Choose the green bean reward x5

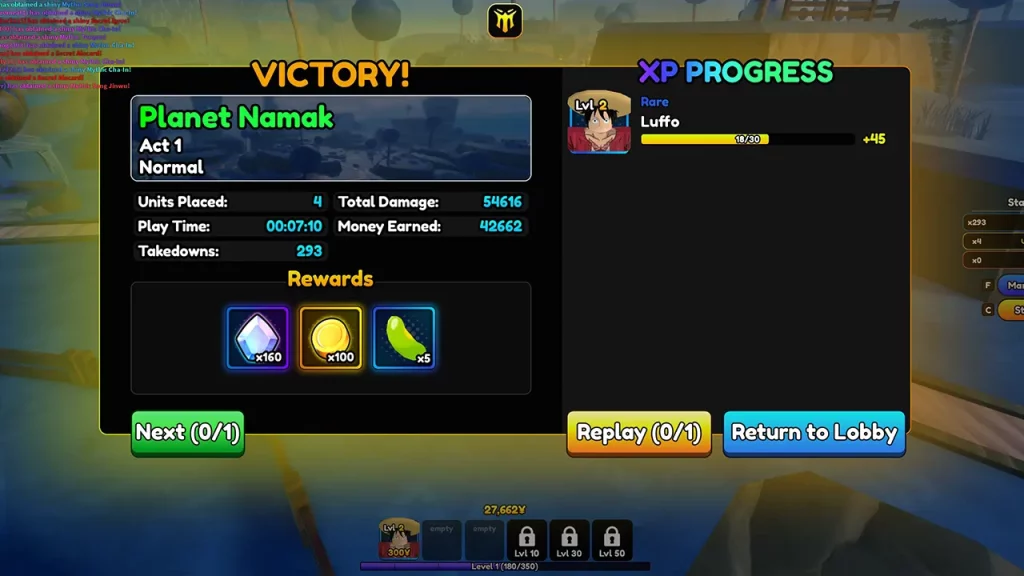404,337
